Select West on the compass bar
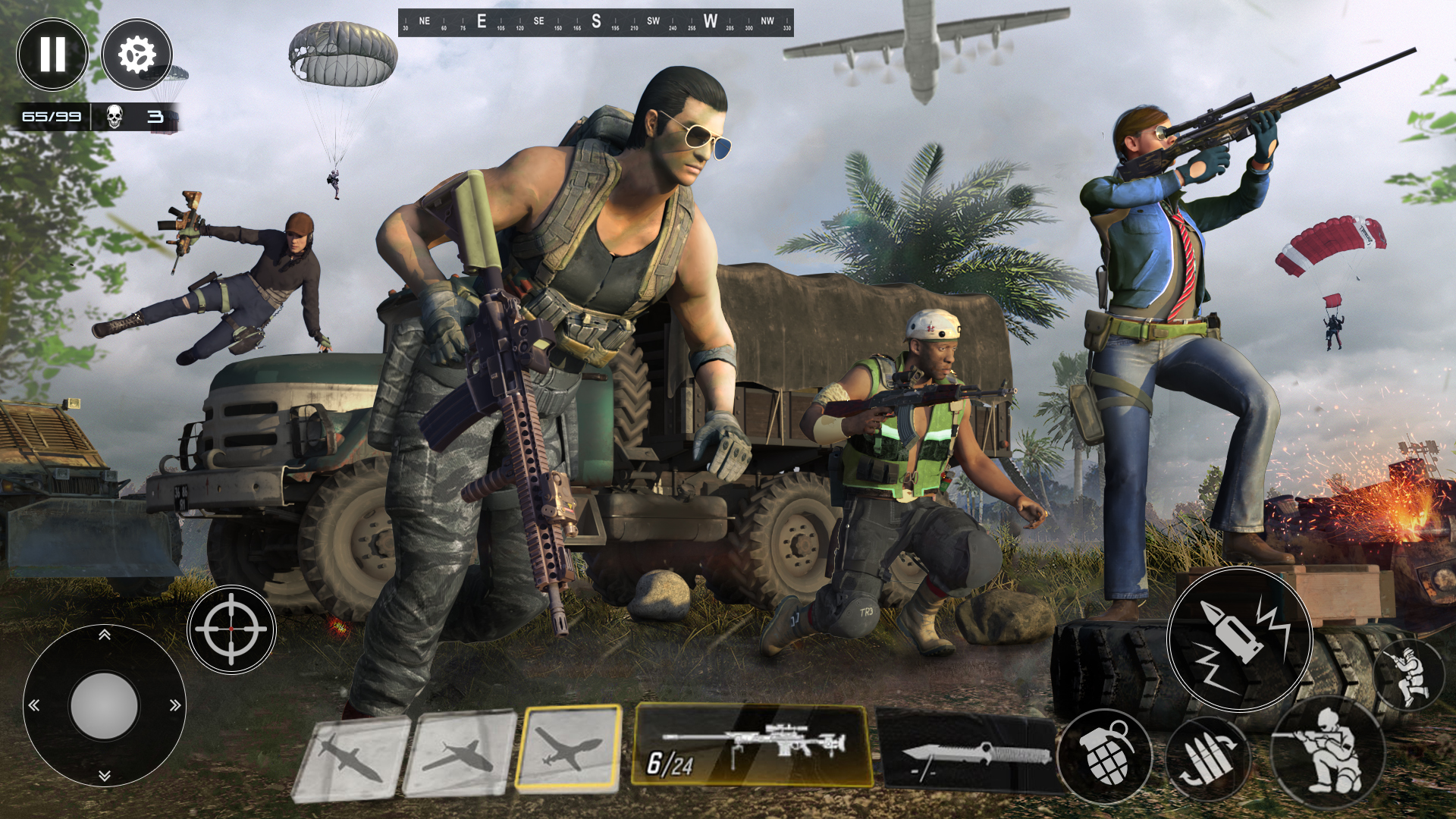Screen dimensions: 1456x819 coord(711,19)
